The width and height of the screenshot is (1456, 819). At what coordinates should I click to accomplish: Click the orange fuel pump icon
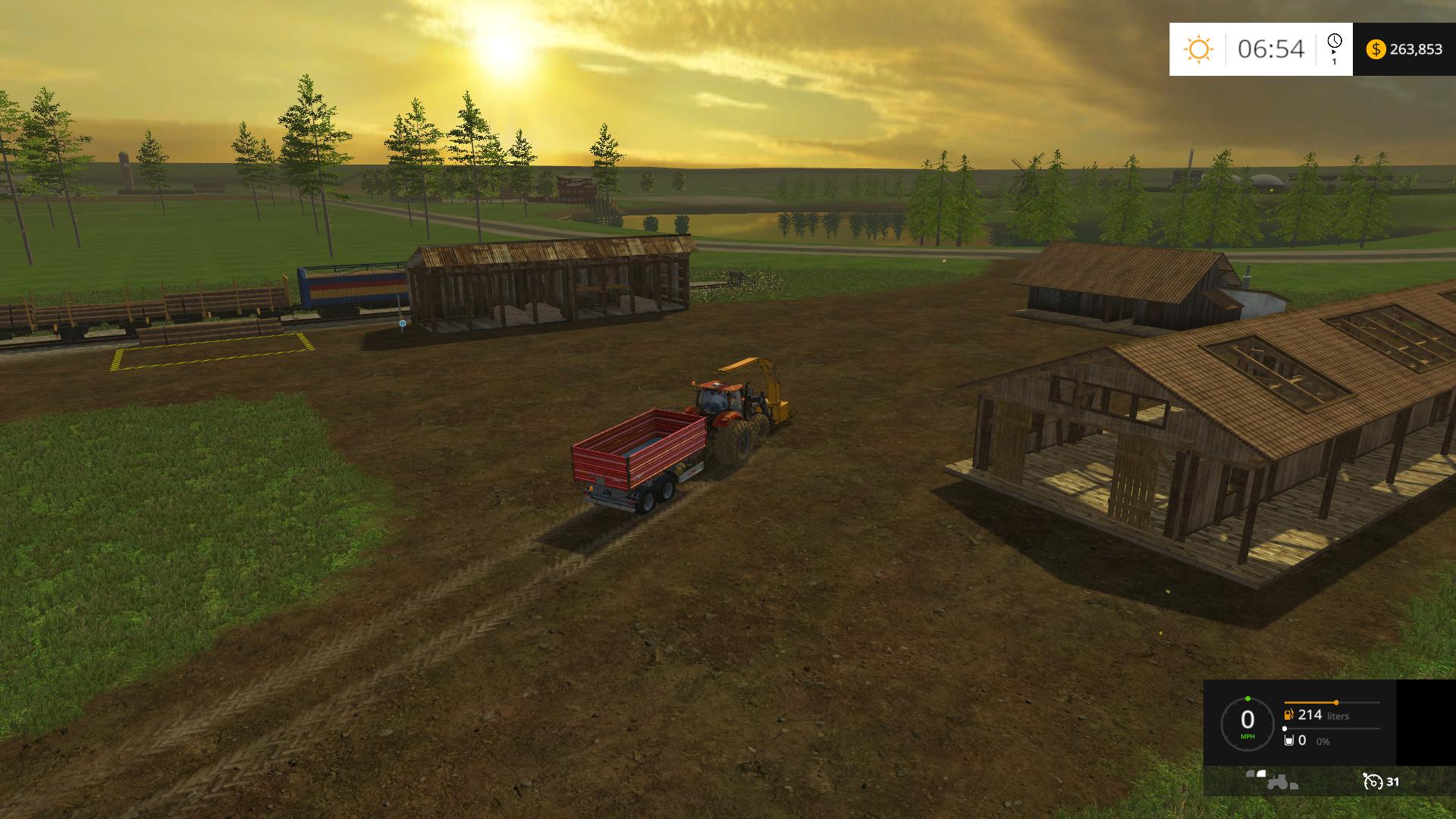point(1288,715)
